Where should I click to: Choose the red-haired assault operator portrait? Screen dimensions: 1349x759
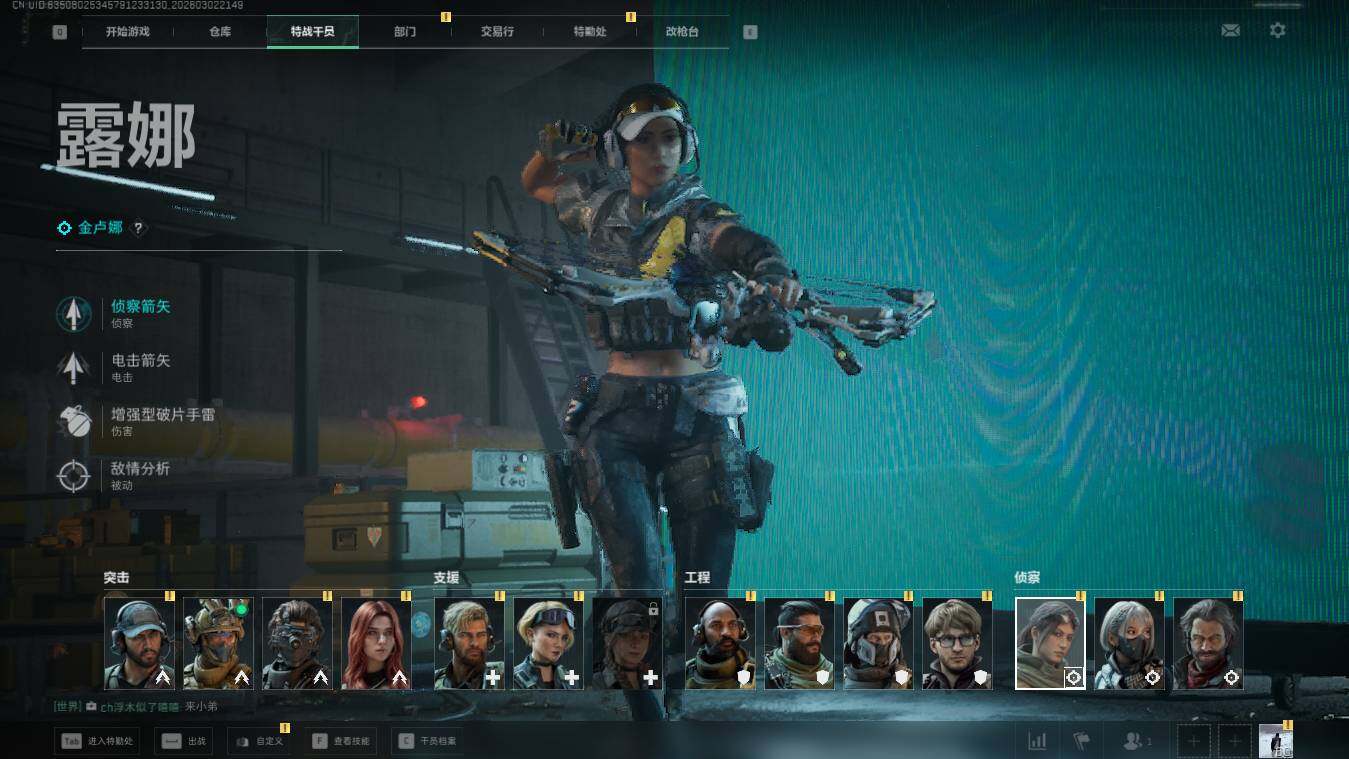376,644
